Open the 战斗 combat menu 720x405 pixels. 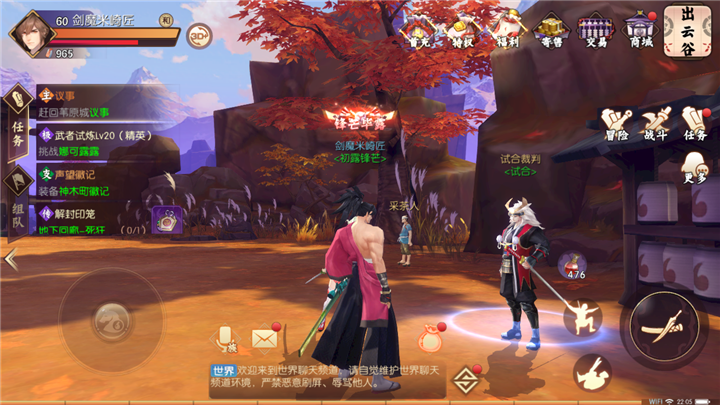(656, 124)
